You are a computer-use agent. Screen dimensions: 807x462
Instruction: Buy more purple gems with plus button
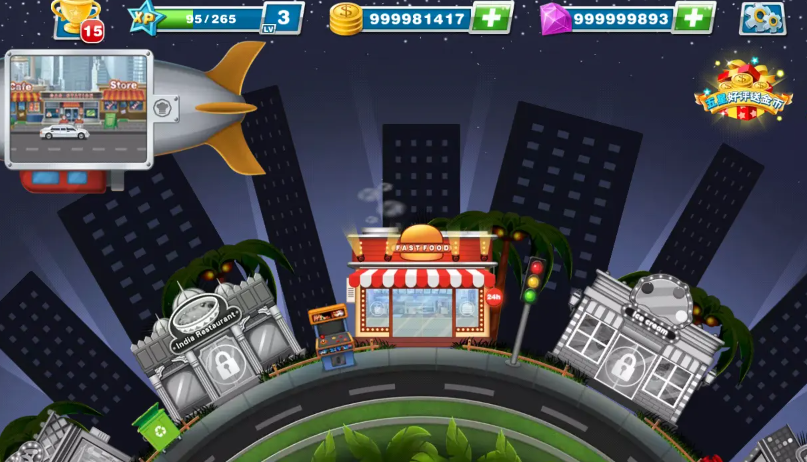[692, 18]
